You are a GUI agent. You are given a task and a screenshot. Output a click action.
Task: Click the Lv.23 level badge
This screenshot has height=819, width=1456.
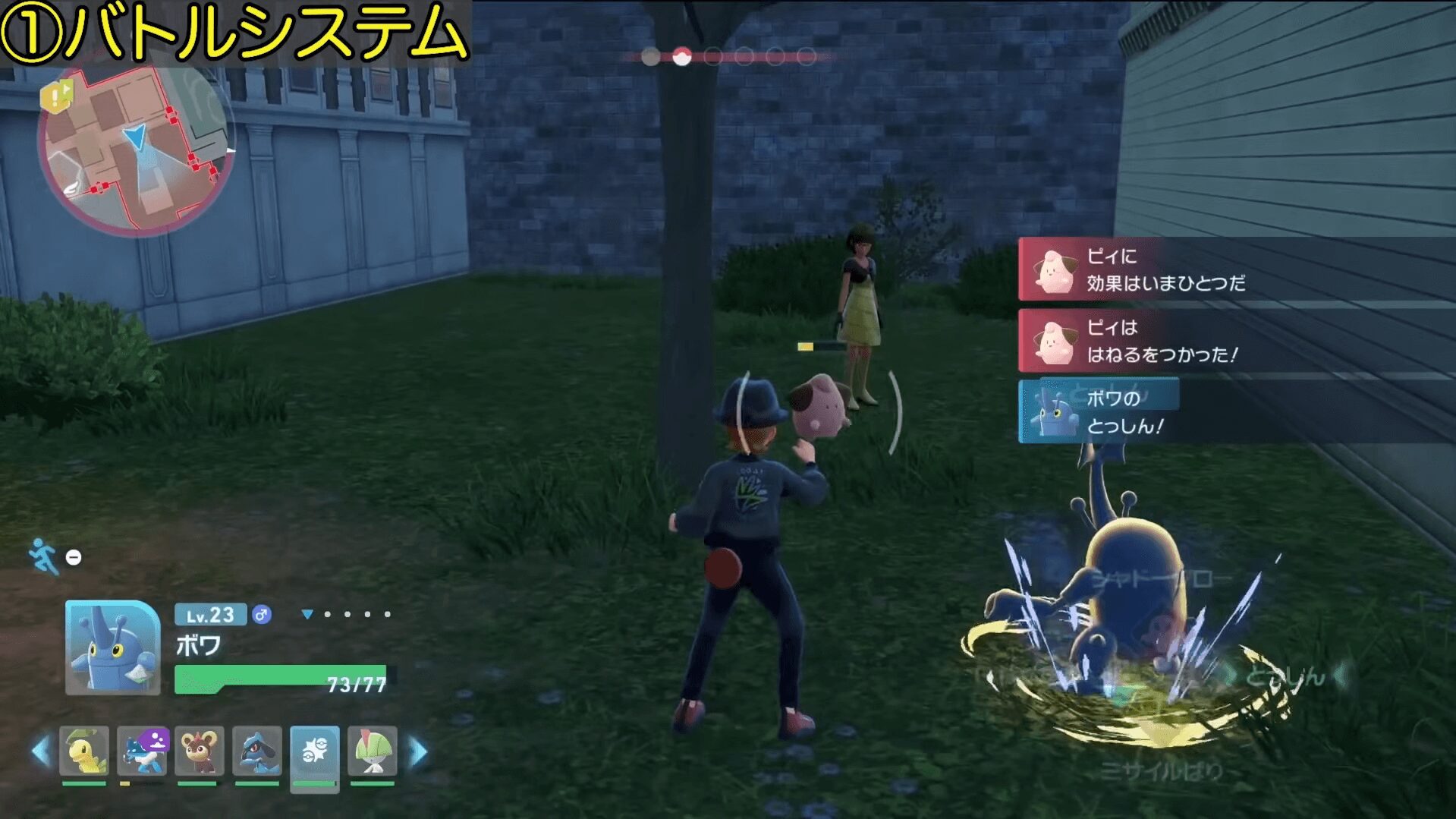[x=210, y=616]
